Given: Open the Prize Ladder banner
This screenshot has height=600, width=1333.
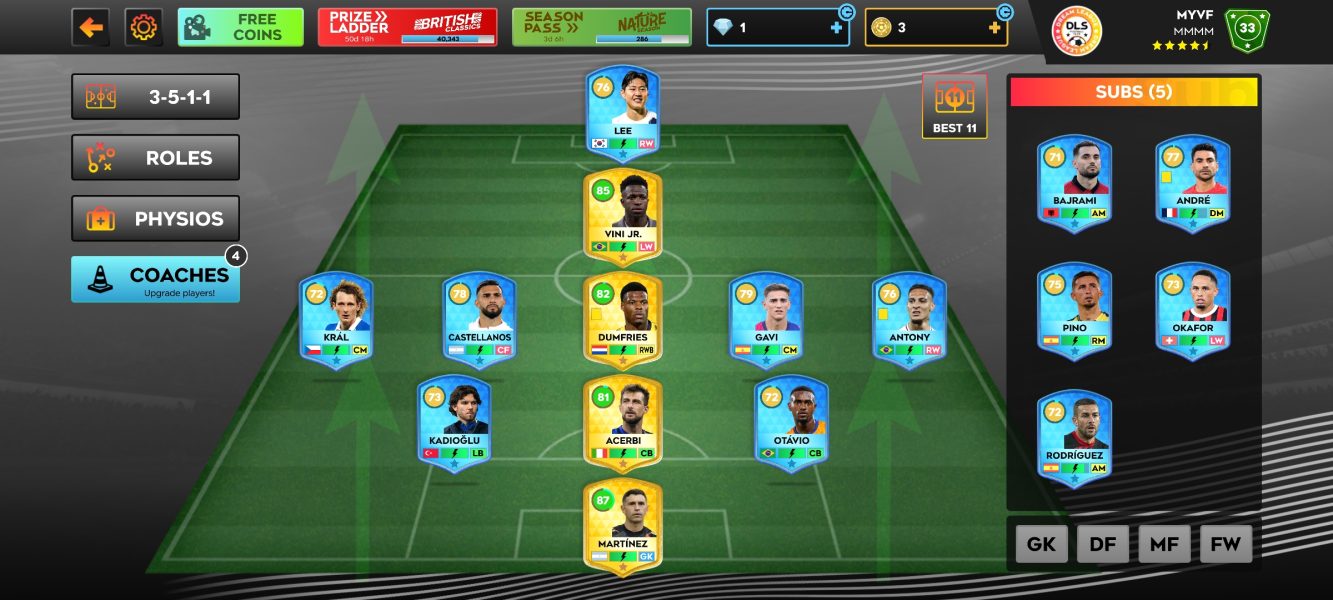Looking at the screenshot, I should click(407, 27).
